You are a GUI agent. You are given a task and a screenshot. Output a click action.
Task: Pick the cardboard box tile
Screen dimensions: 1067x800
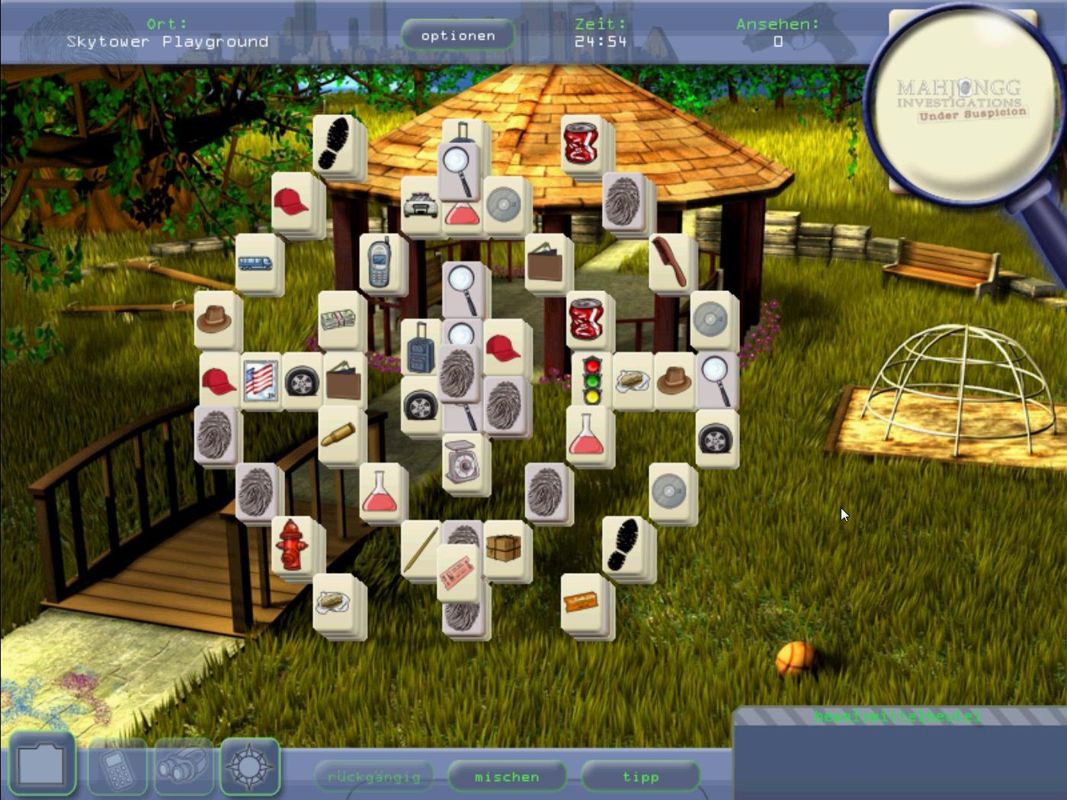coord(506,548)
